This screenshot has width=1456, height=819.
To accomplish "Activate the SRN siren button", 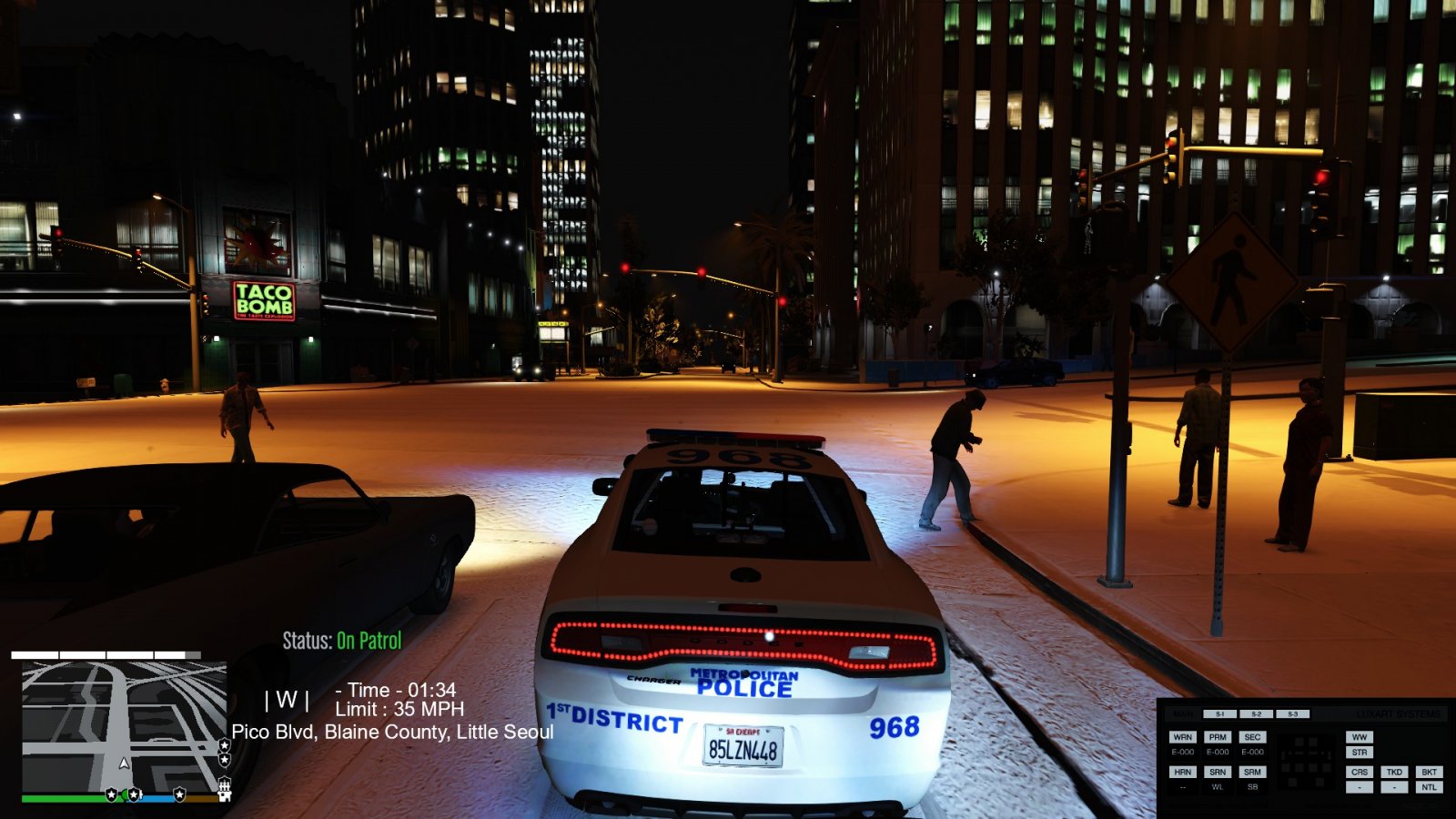I will [1218, 772].
